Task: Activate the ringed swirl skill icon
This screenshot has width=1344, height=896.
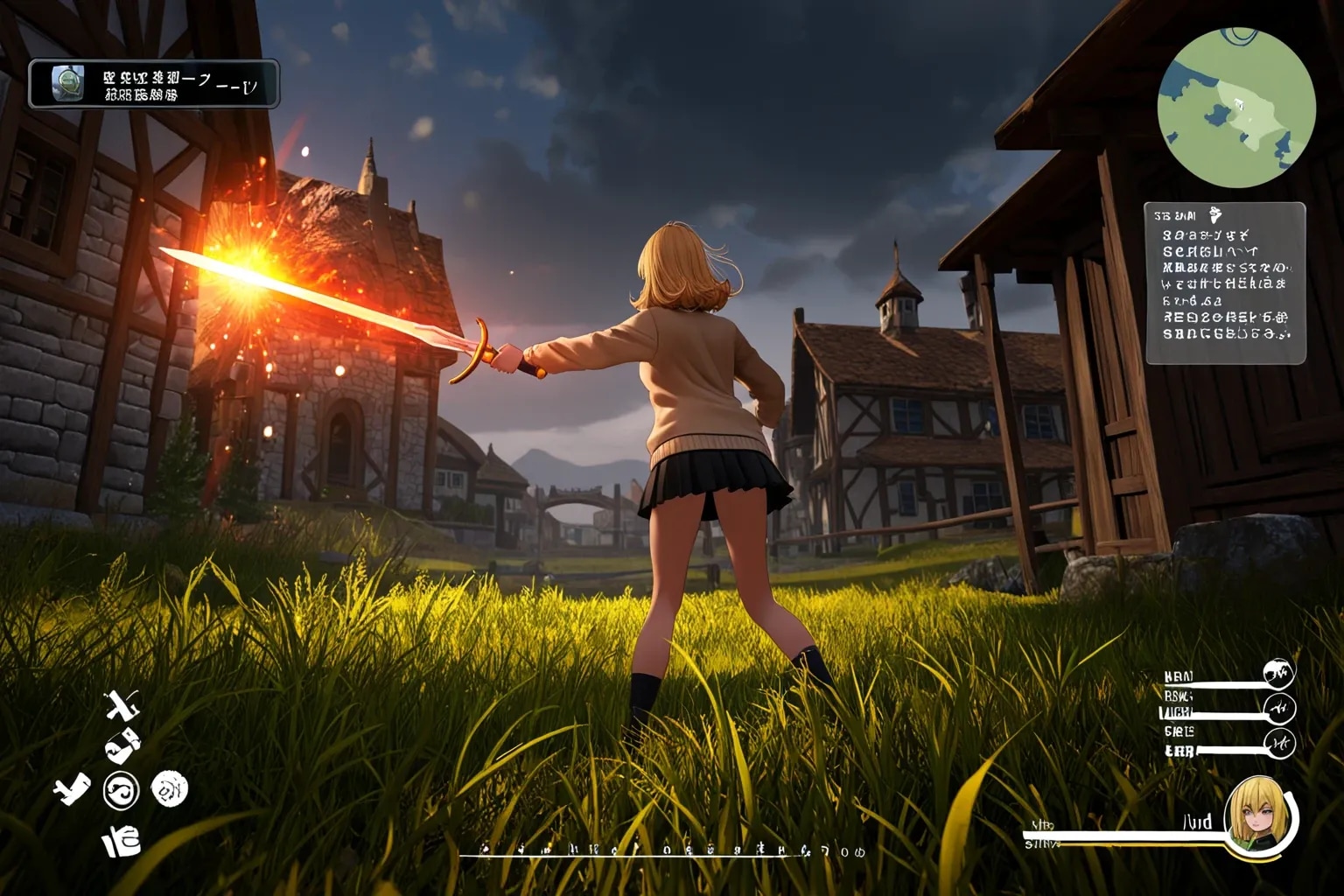Action: point(122,791)
